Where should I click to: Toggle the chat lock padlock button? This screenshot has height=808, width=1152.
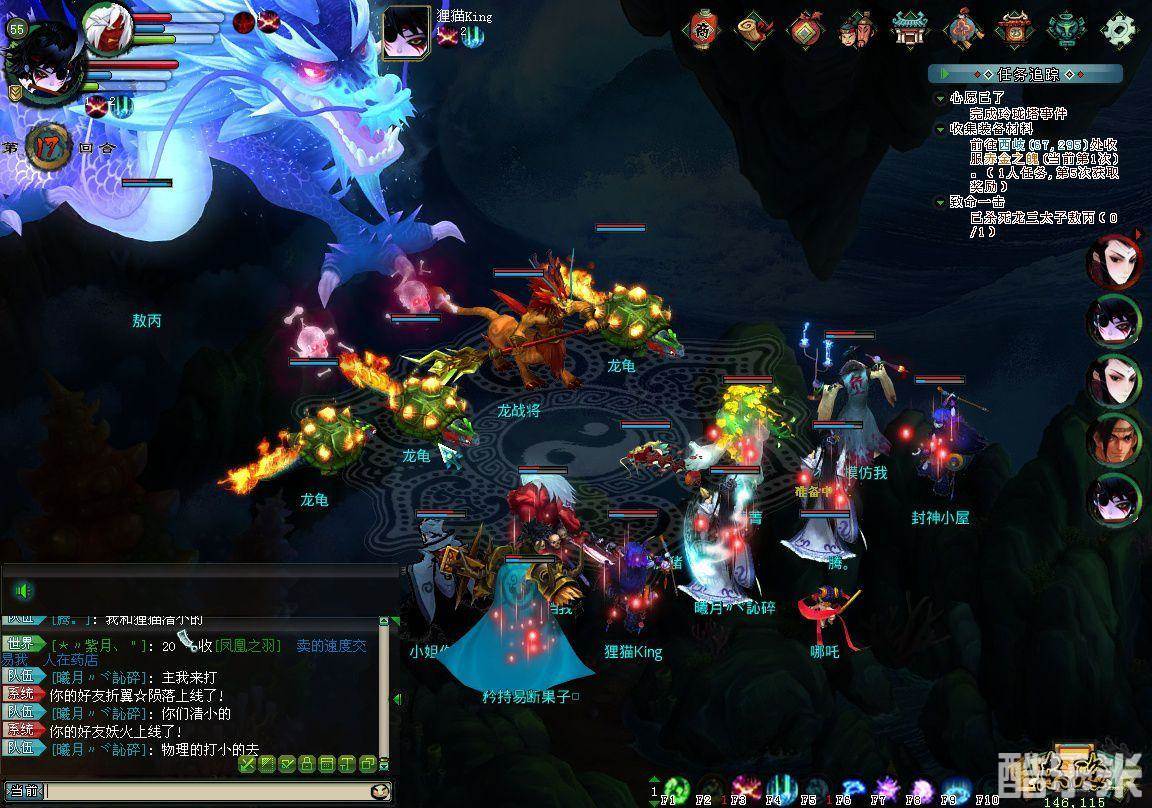click(x=309, y=764)
